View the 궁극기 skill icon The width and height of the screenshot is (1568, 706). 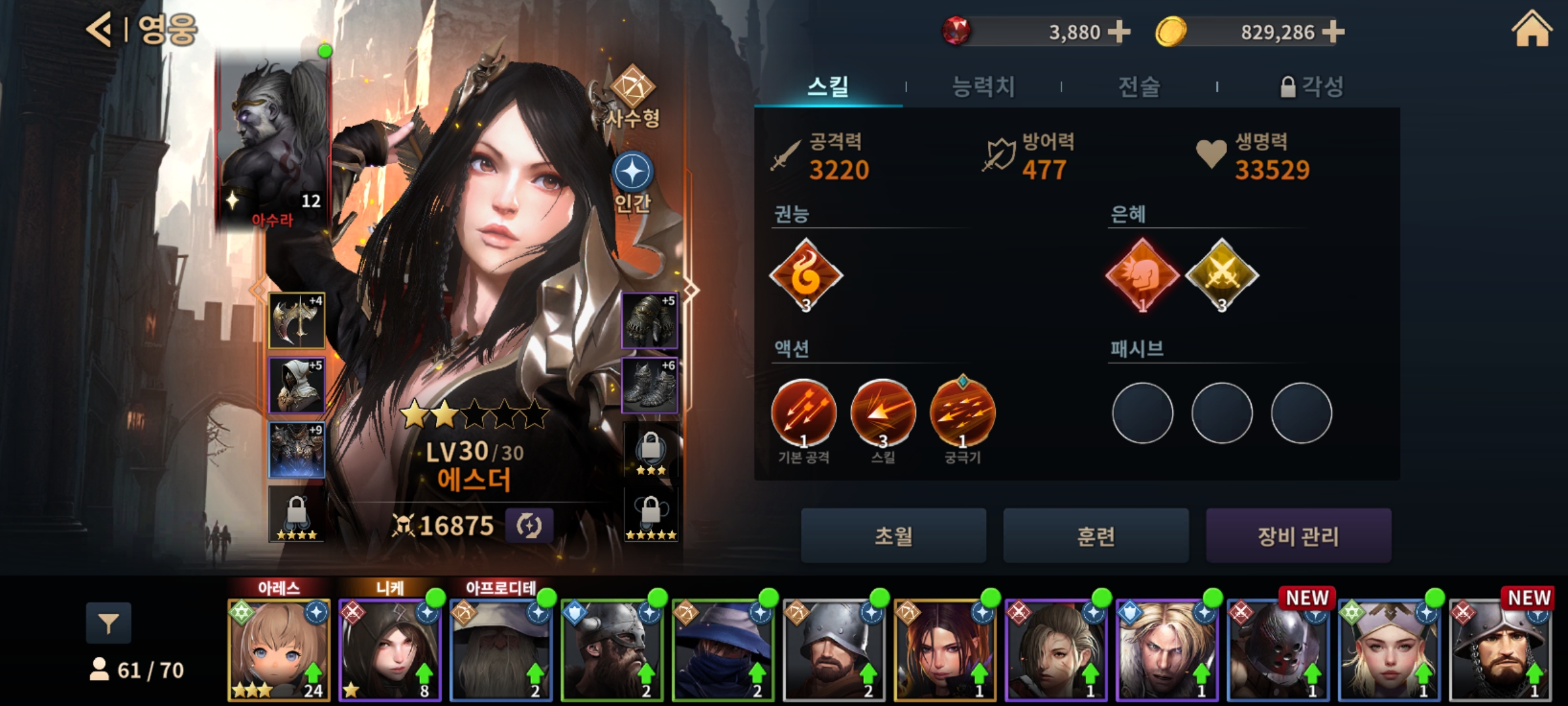click(x=962, y=413)
